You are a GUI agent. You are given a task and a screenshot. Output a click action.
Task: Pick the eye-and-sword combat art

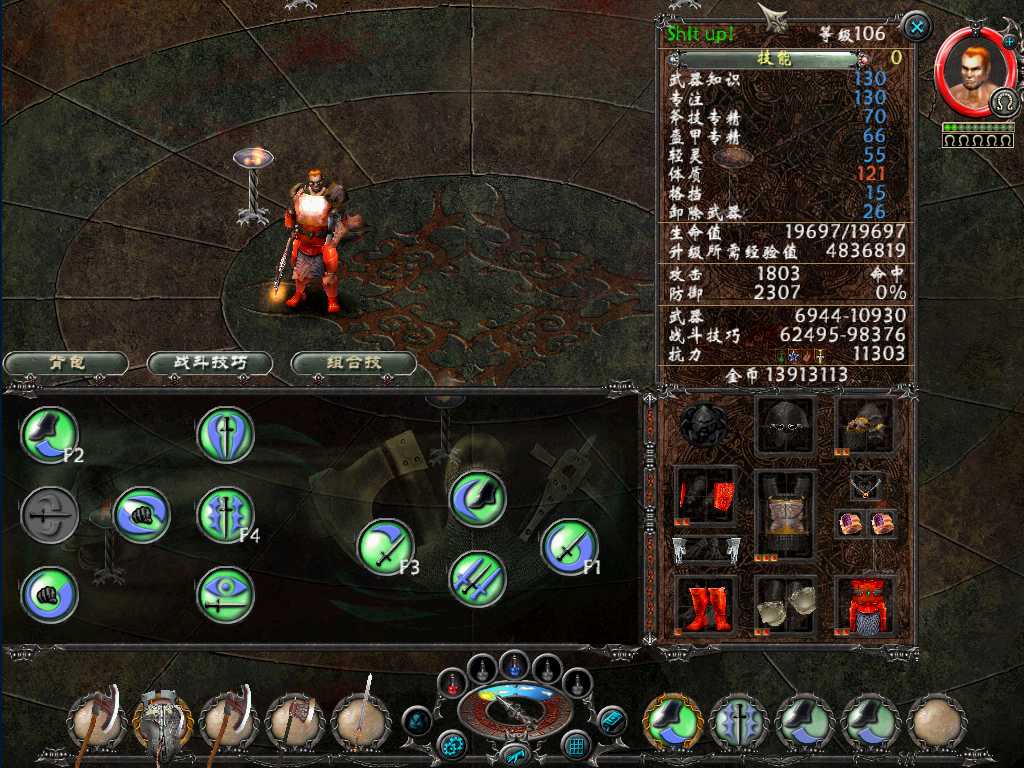pos(226,595)
